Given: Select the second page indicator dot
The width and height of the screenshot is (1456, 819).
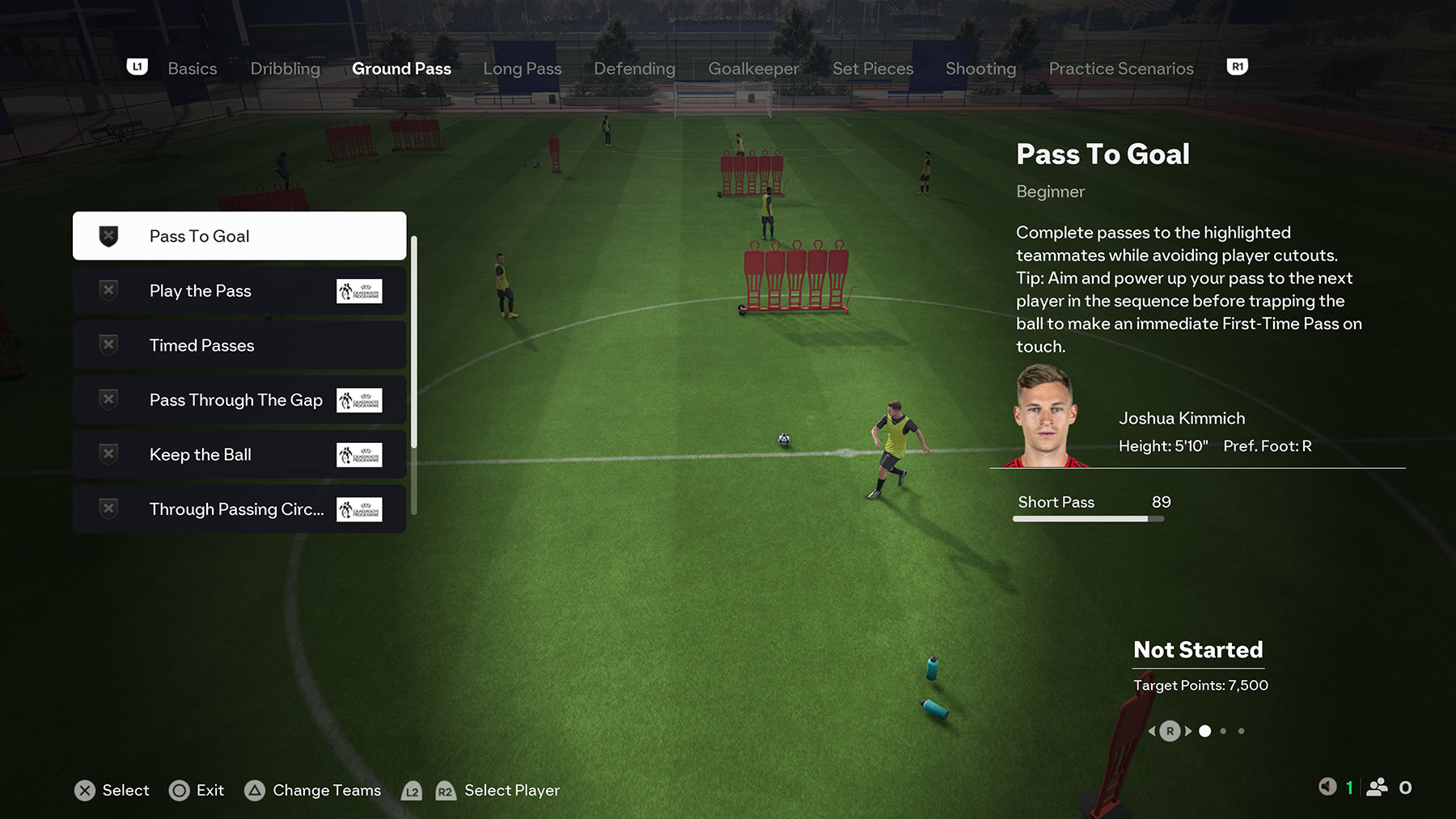Looking at the screenshot, I should pos(1224,731).
